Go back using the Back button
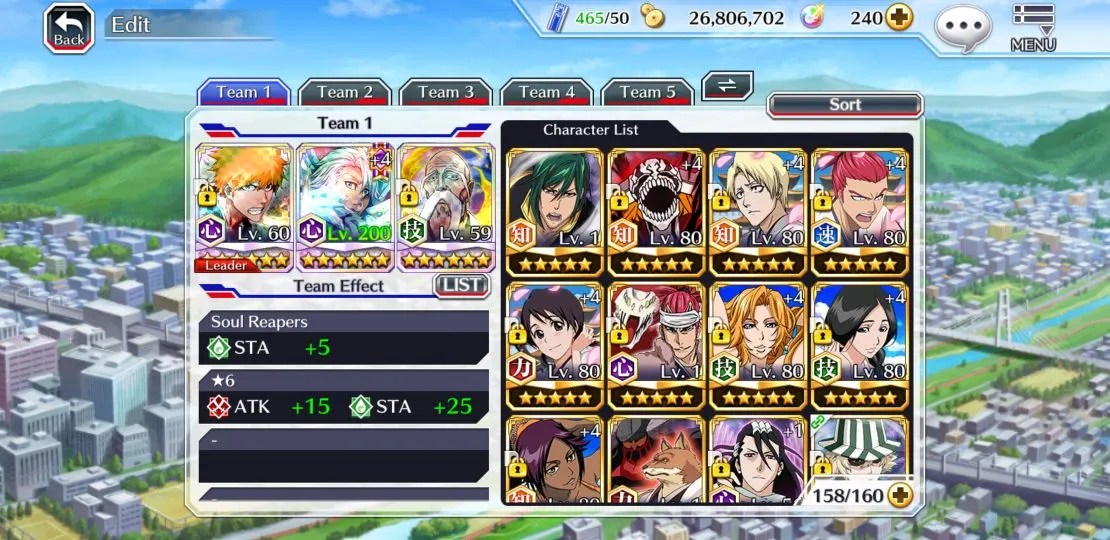The width and height of the screenshot is (1110, 540). click(x=69, y=29)
